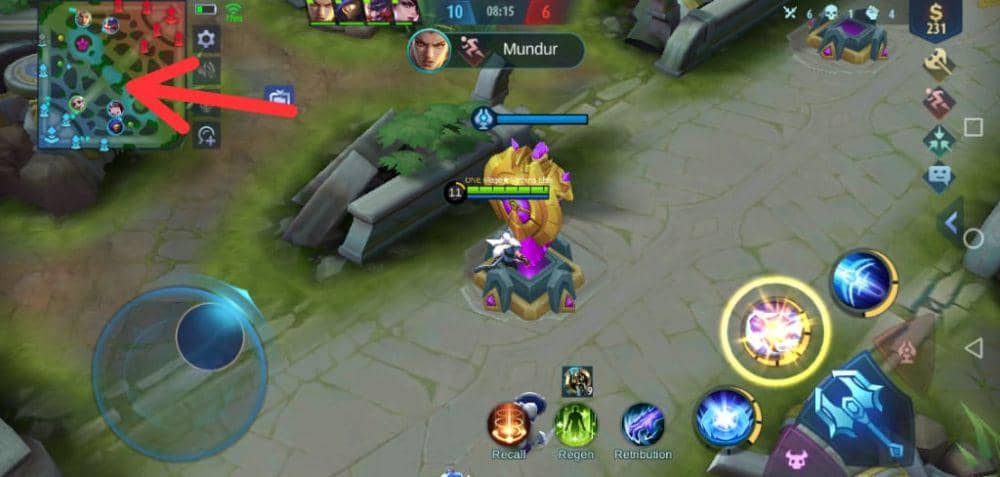Open the blue TV icon
Screen dimensions: 1000x477
coord(279,98)
